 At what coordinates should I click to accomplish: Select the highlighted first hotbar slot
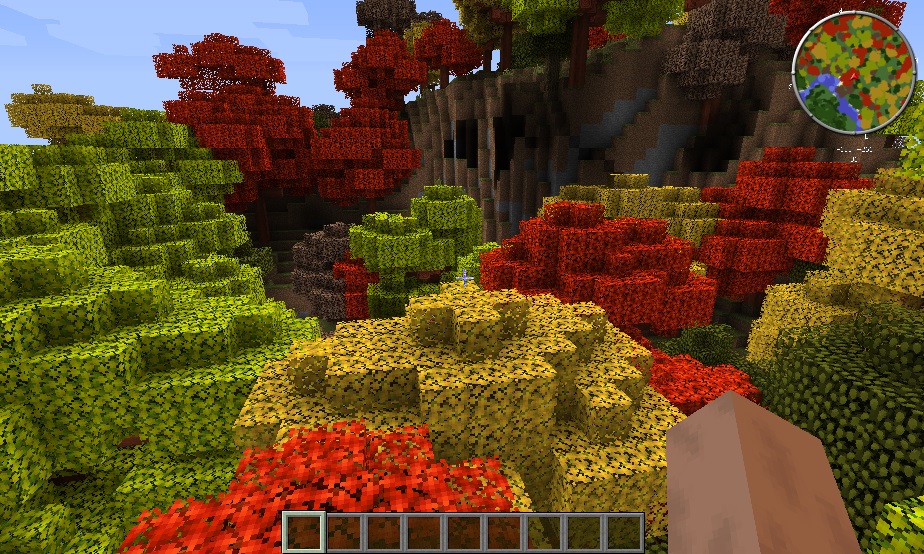click(304, 531)
